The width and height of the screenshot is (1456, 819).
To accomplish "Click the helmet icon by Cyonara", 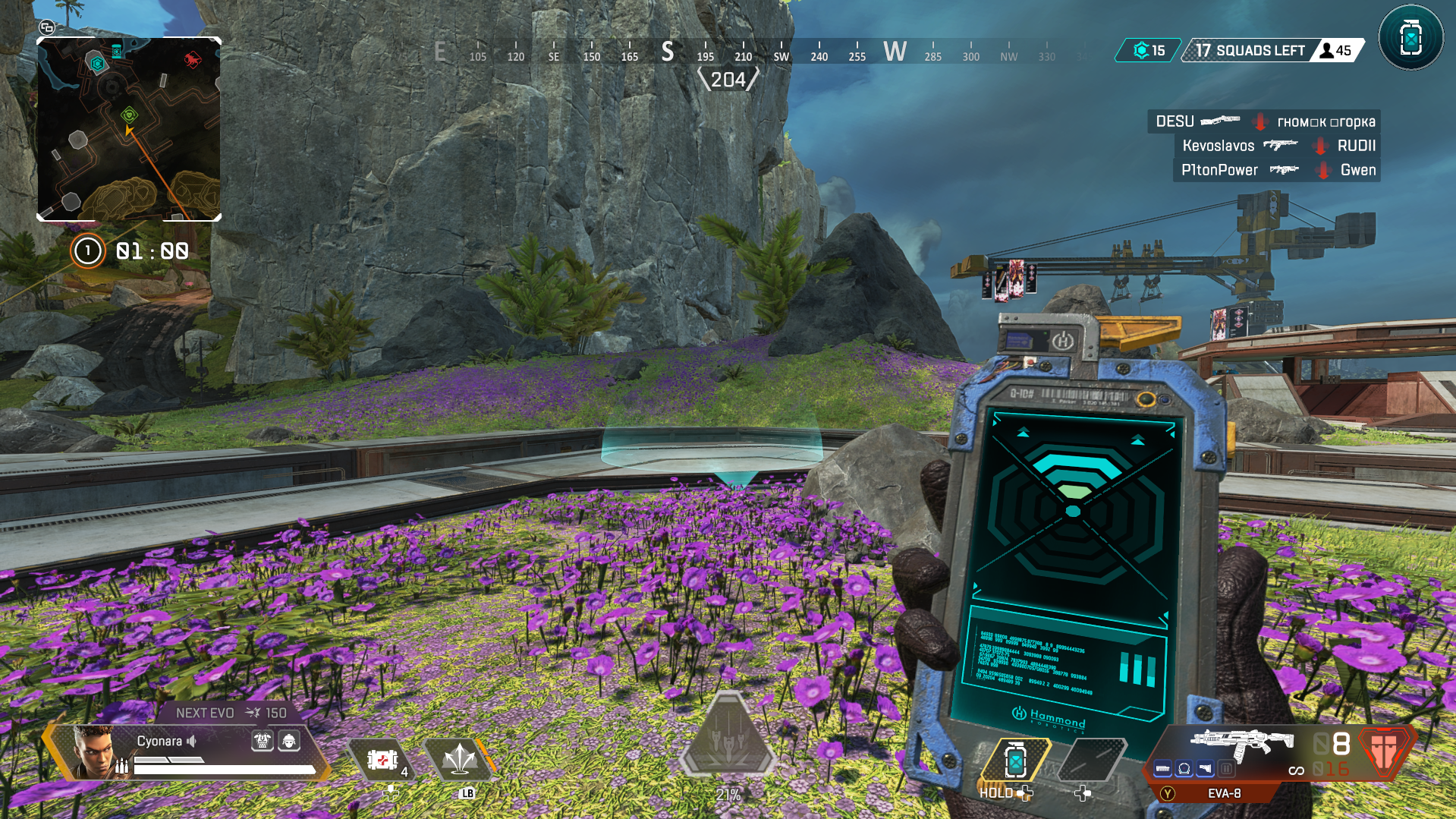I will 289,741.
